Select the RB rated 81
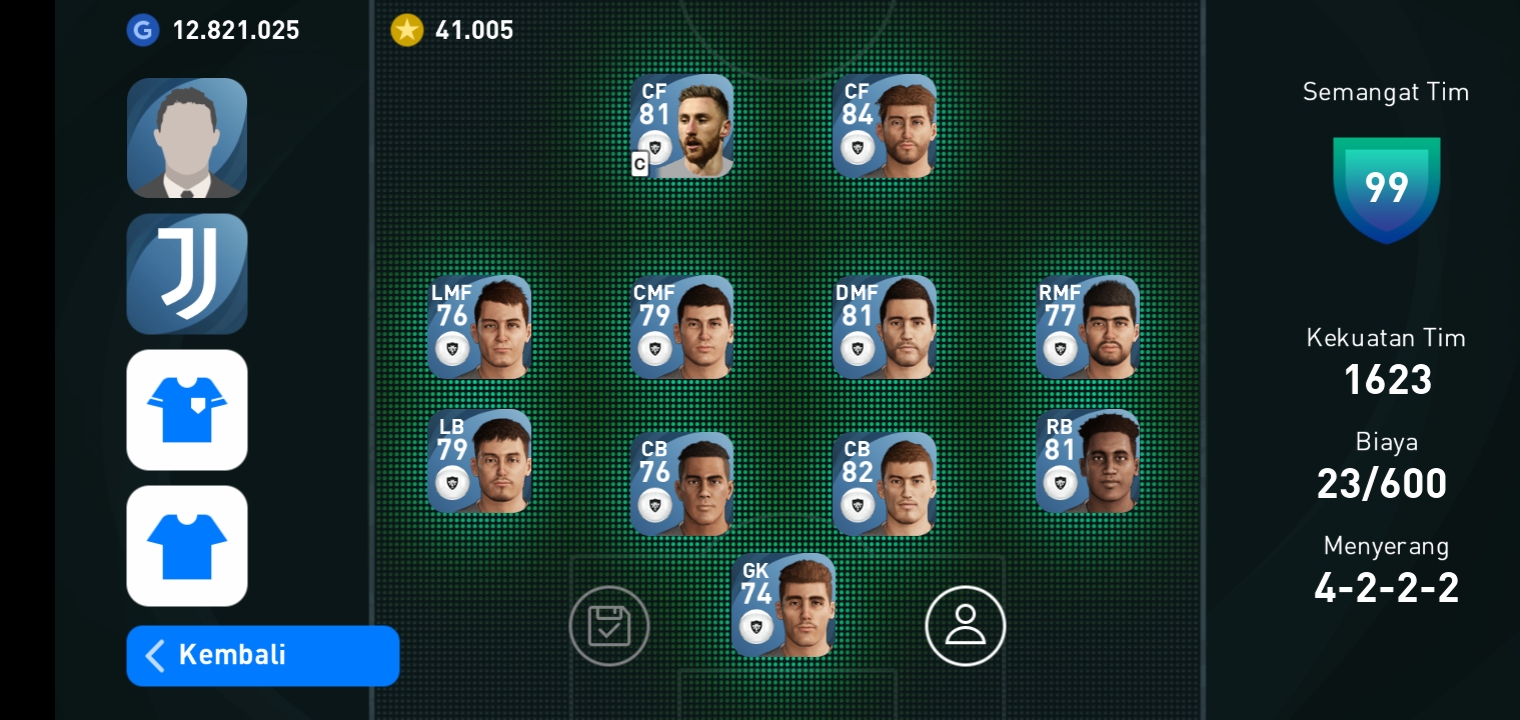This screenshot has height=720, width=1520. (1088, 461)
